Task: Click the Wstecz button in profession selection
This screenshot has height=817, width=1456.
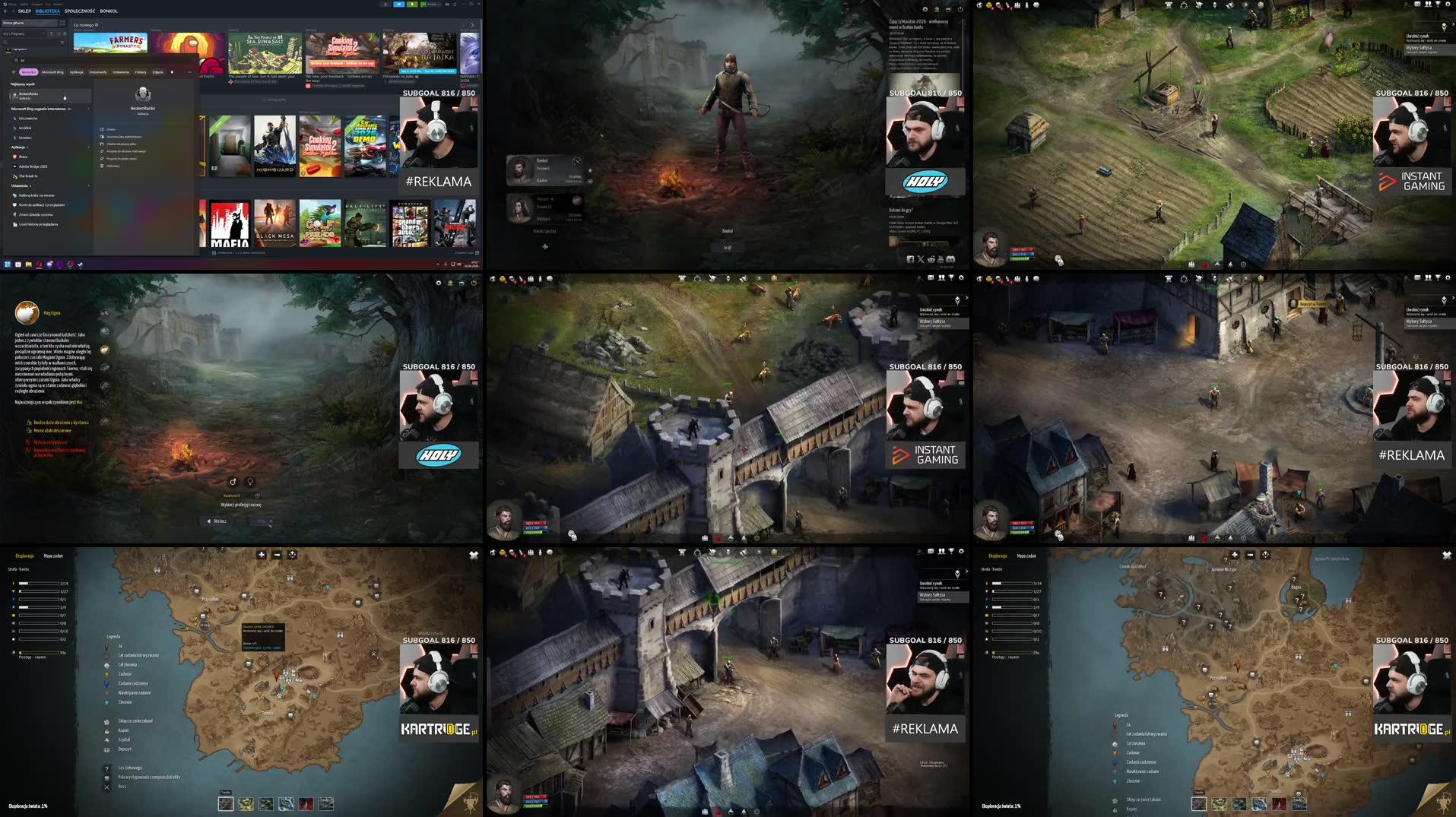Action: click(220, 521)
